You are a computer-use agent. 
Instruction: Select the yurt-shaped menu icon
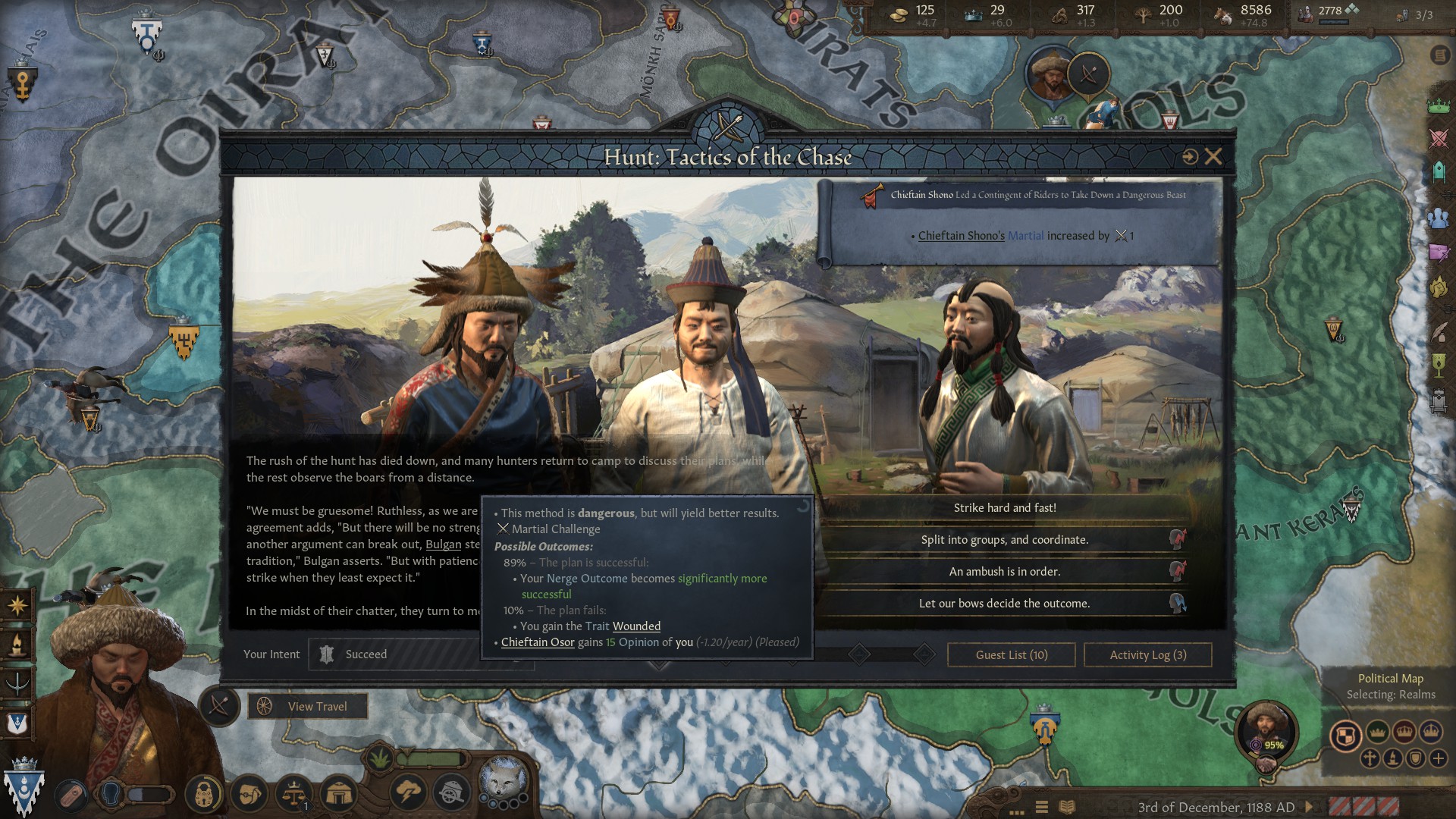pyautogui.click(x=339, y=794)
